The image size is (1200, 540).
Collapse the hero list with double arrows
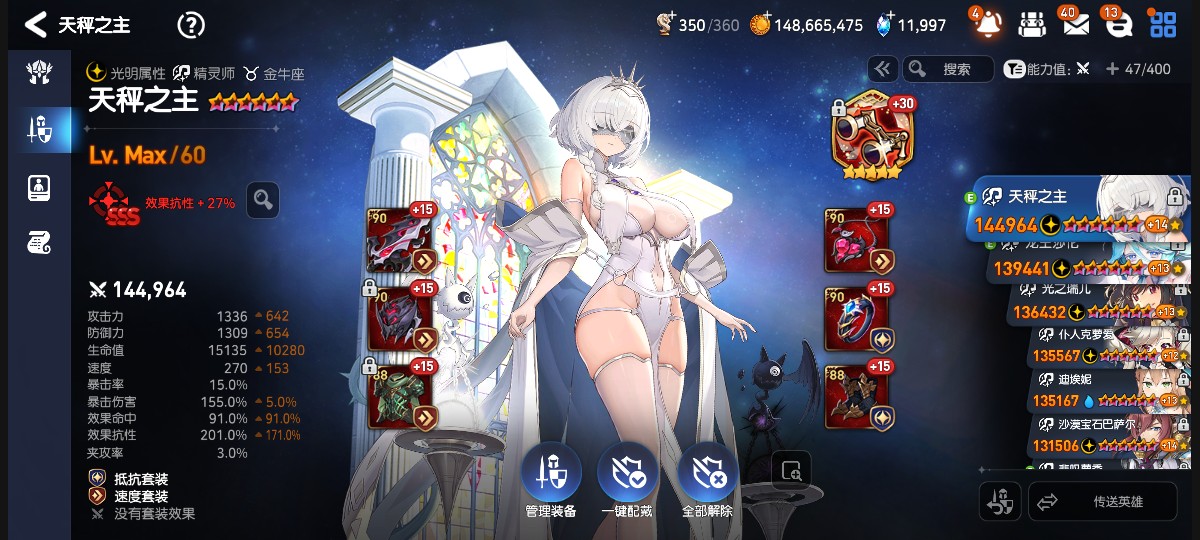[882, 69]
